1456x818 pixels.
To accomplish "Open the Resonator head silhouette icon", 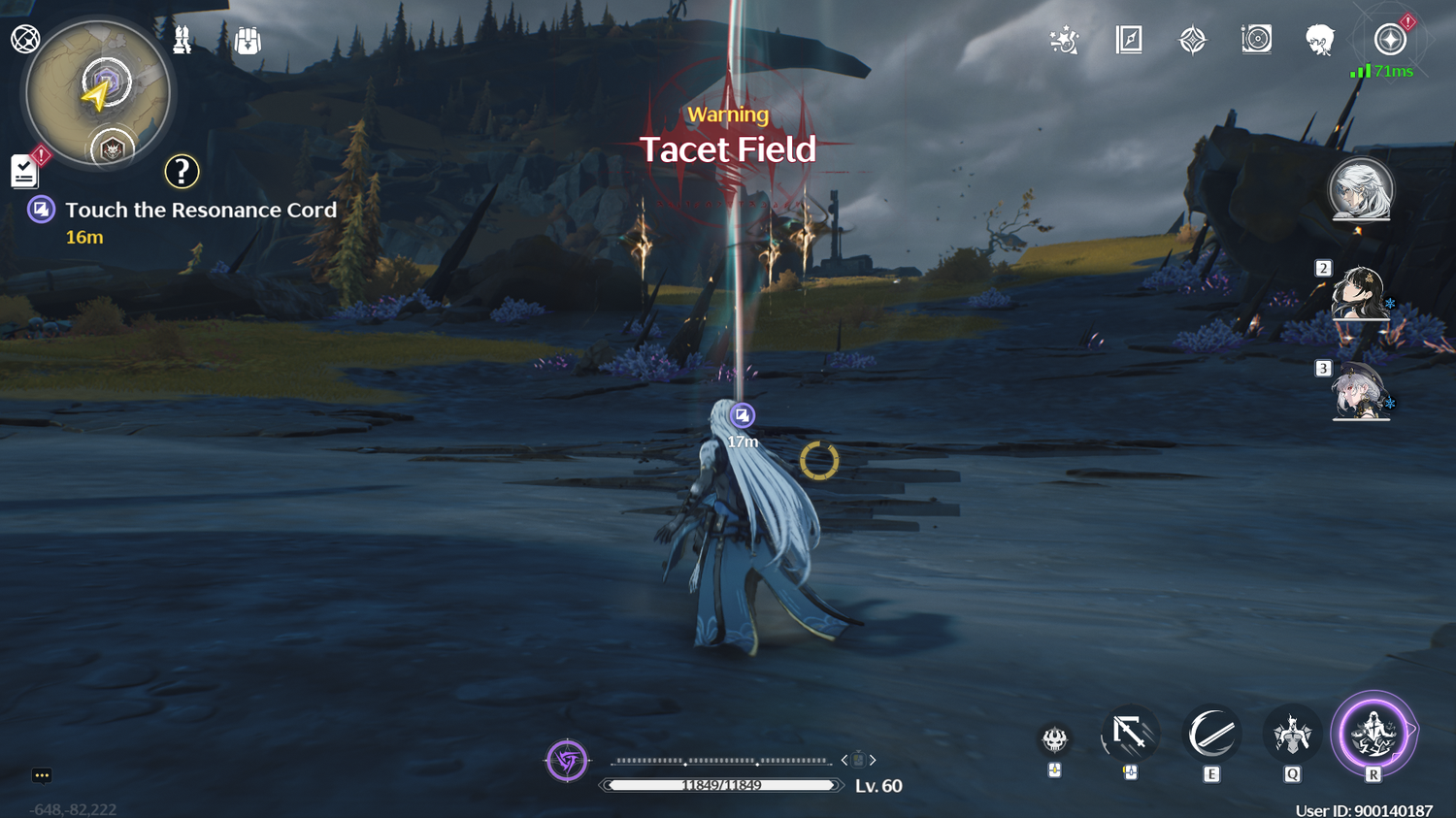I will [x=1319, y=40].
